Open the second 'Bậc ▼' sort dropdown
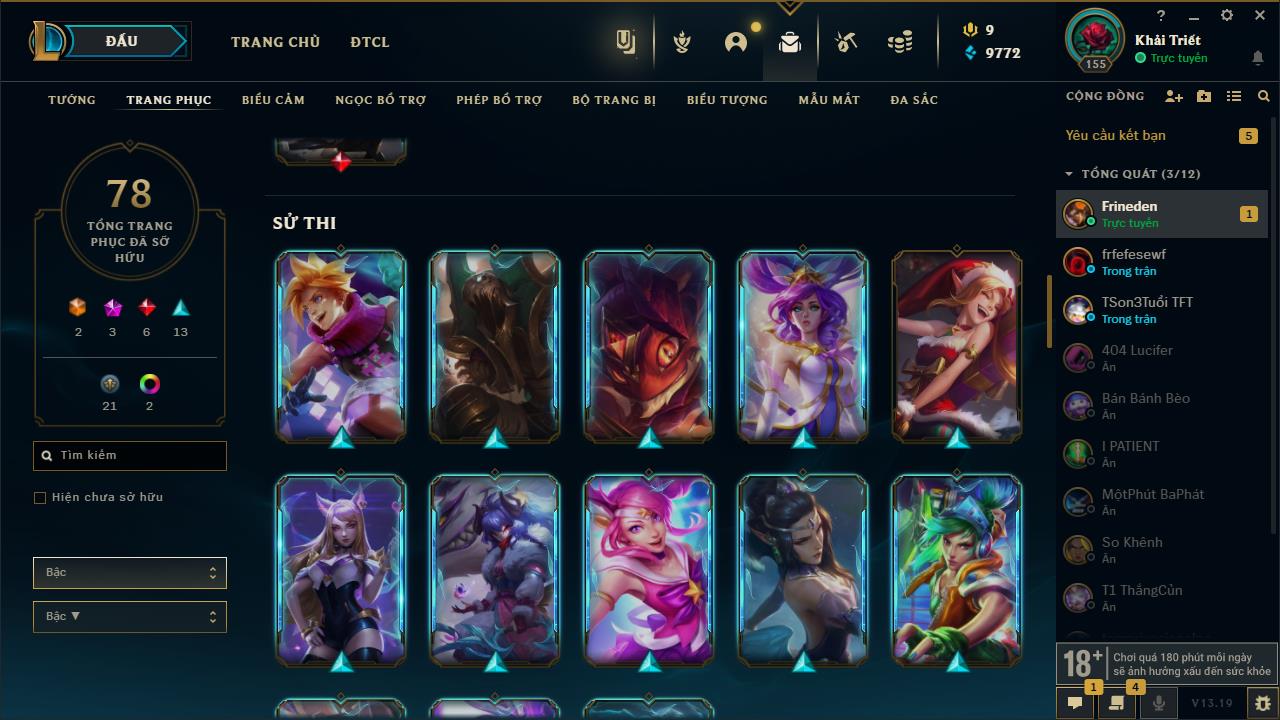The height and width of the screenshot is (720, 1280). click(129, 616)
